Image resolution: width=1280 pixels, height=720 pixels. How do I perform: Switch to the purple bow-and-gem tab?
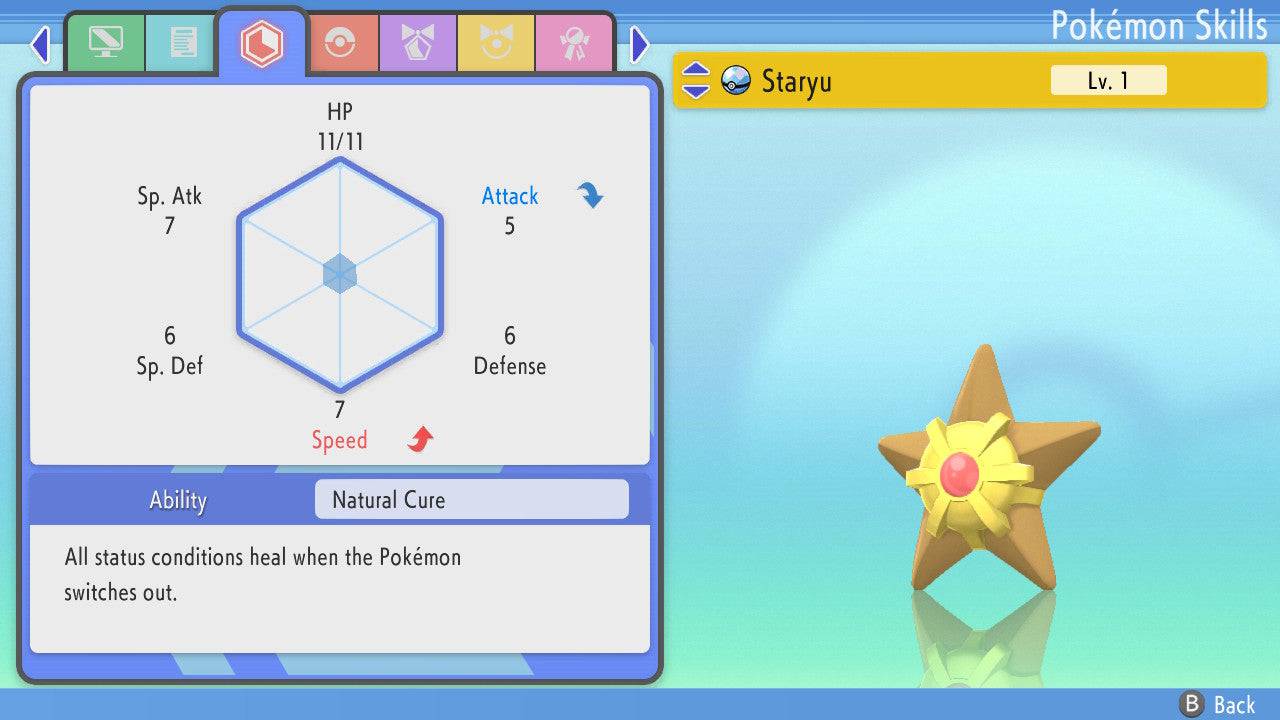pyautogui.click(x=417, y=42)
